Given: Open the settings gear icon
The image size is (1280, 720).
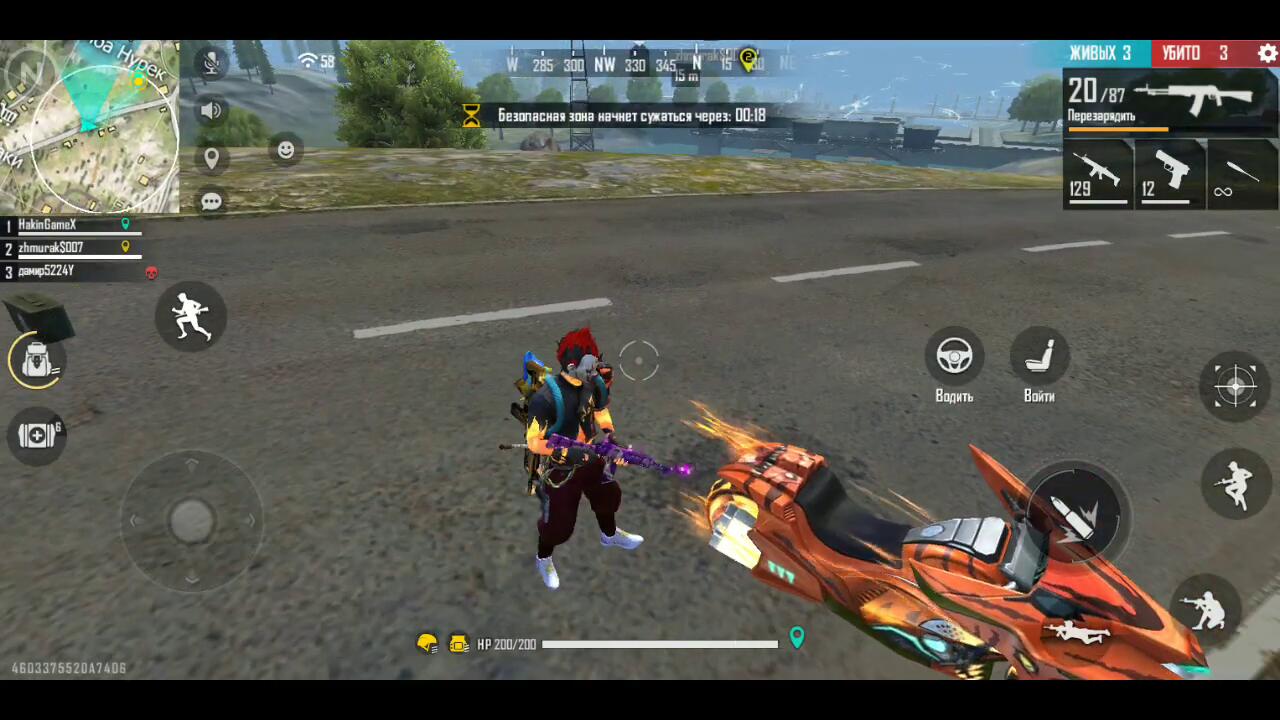Looking at the screenshot, I should point(1267,53).
